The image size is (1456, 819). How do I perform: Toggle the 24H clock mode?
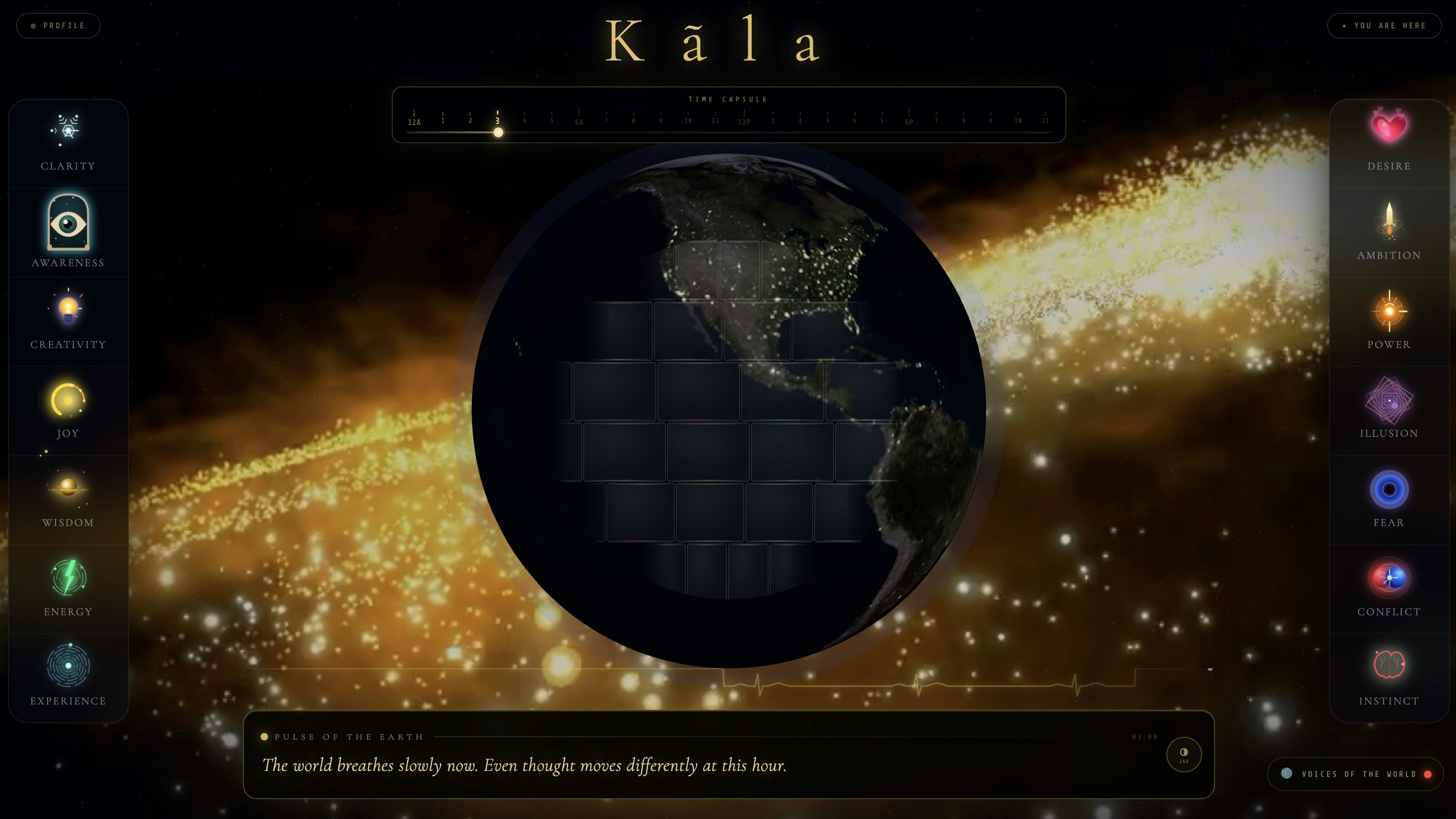pos(1183,755)
